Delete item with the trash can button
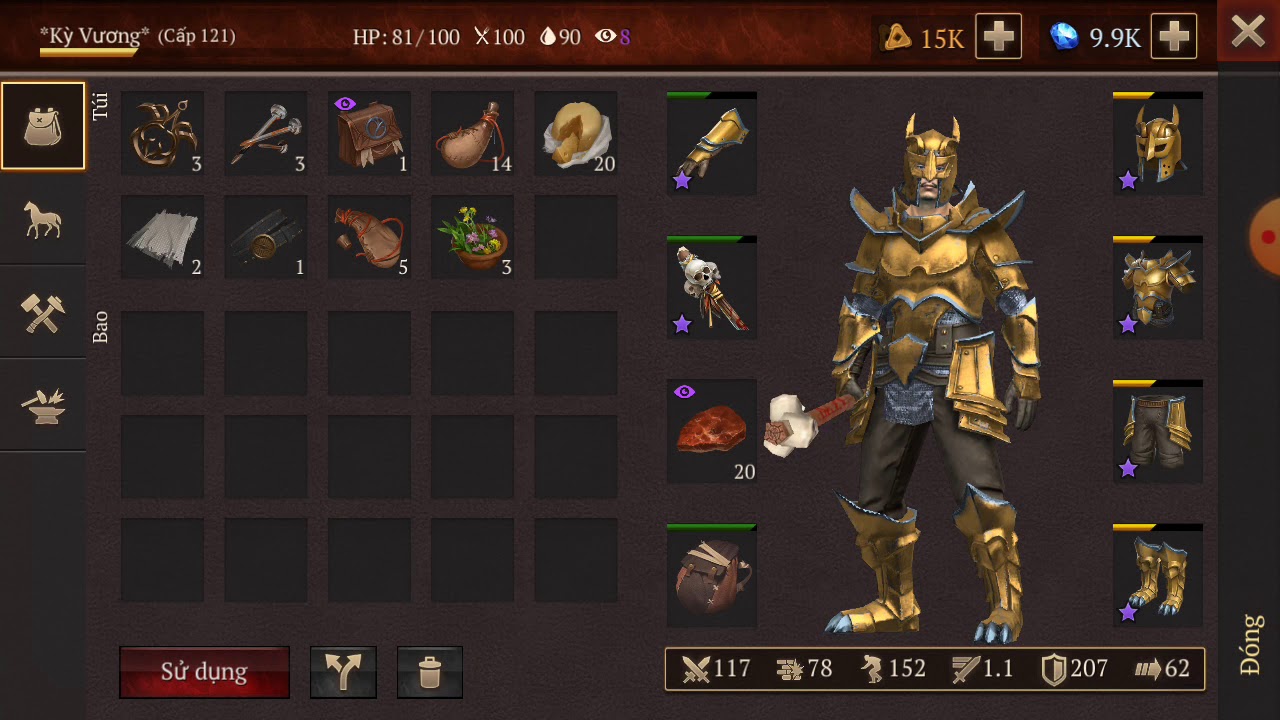Screen dimensions: 1280x720 pyautogui.click(x=429, y=672)
